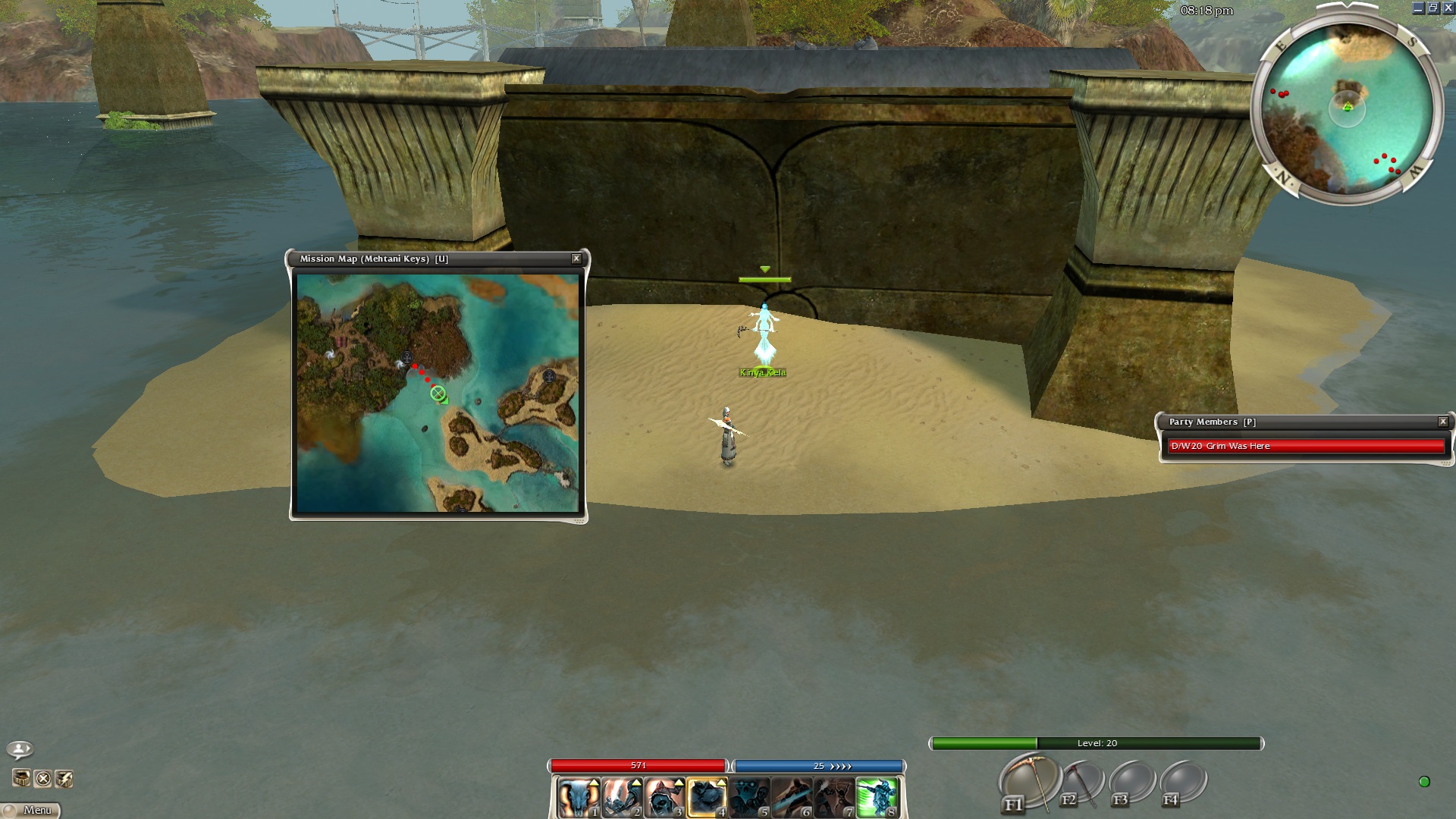Activate the fighting figures skill in slot 7
The height and width of the screenshot is (819, 1456).
tap(834, 798)
